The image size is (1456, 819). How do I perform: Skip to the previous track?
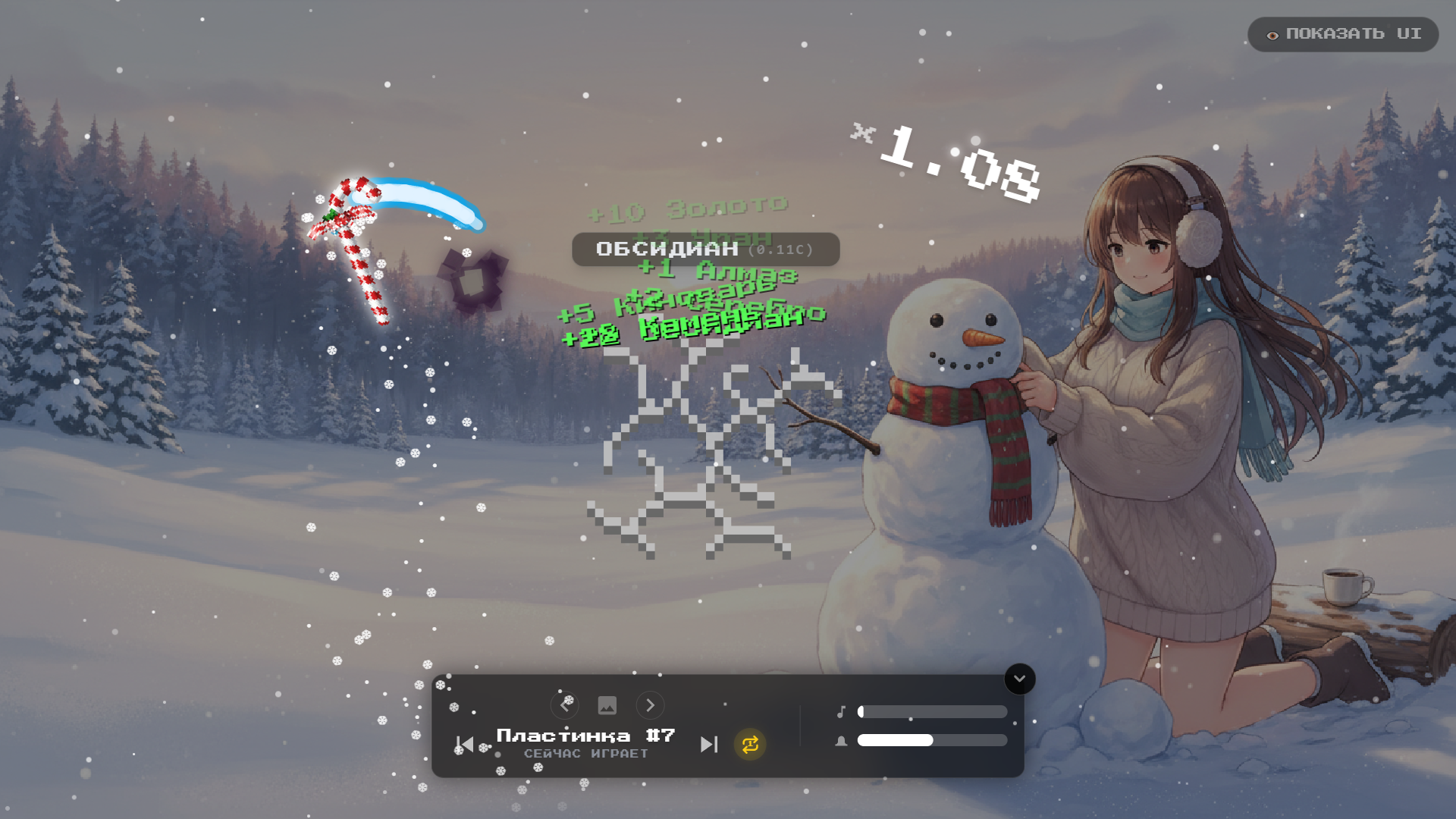pos(466,743)
